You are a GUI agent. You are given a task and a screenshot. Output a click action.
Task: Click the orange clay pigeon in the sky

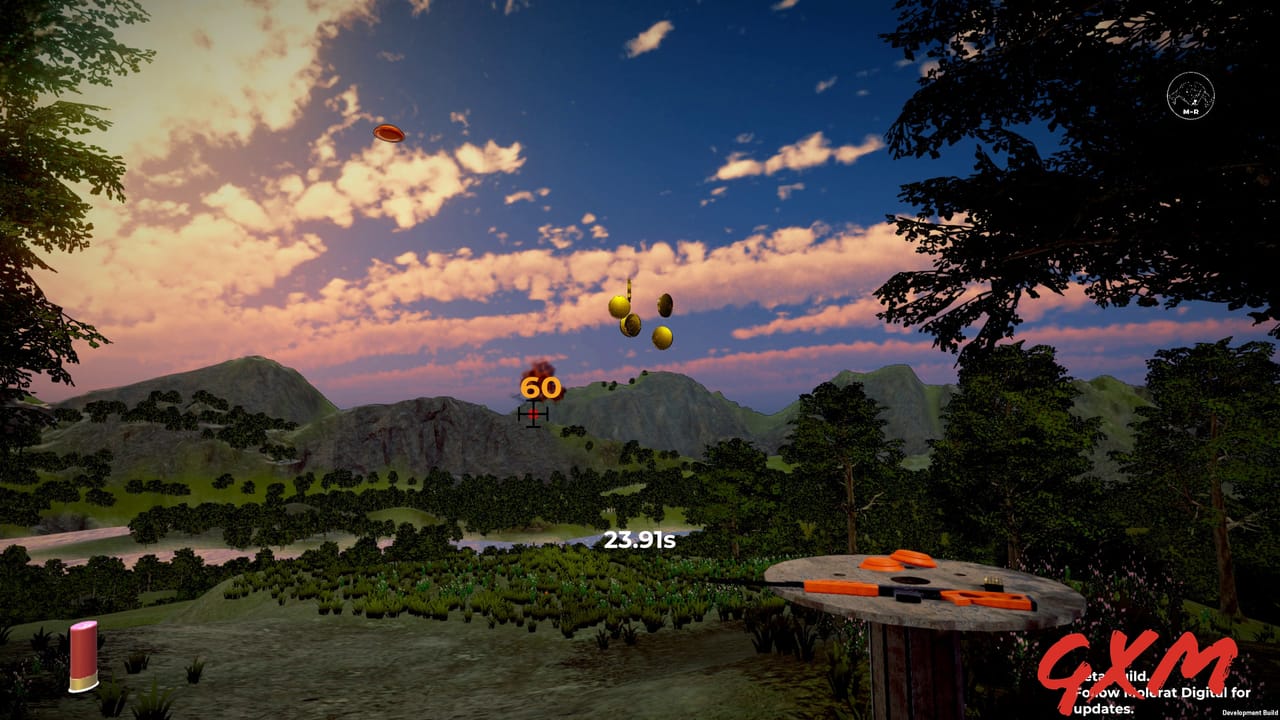point(388,133)
